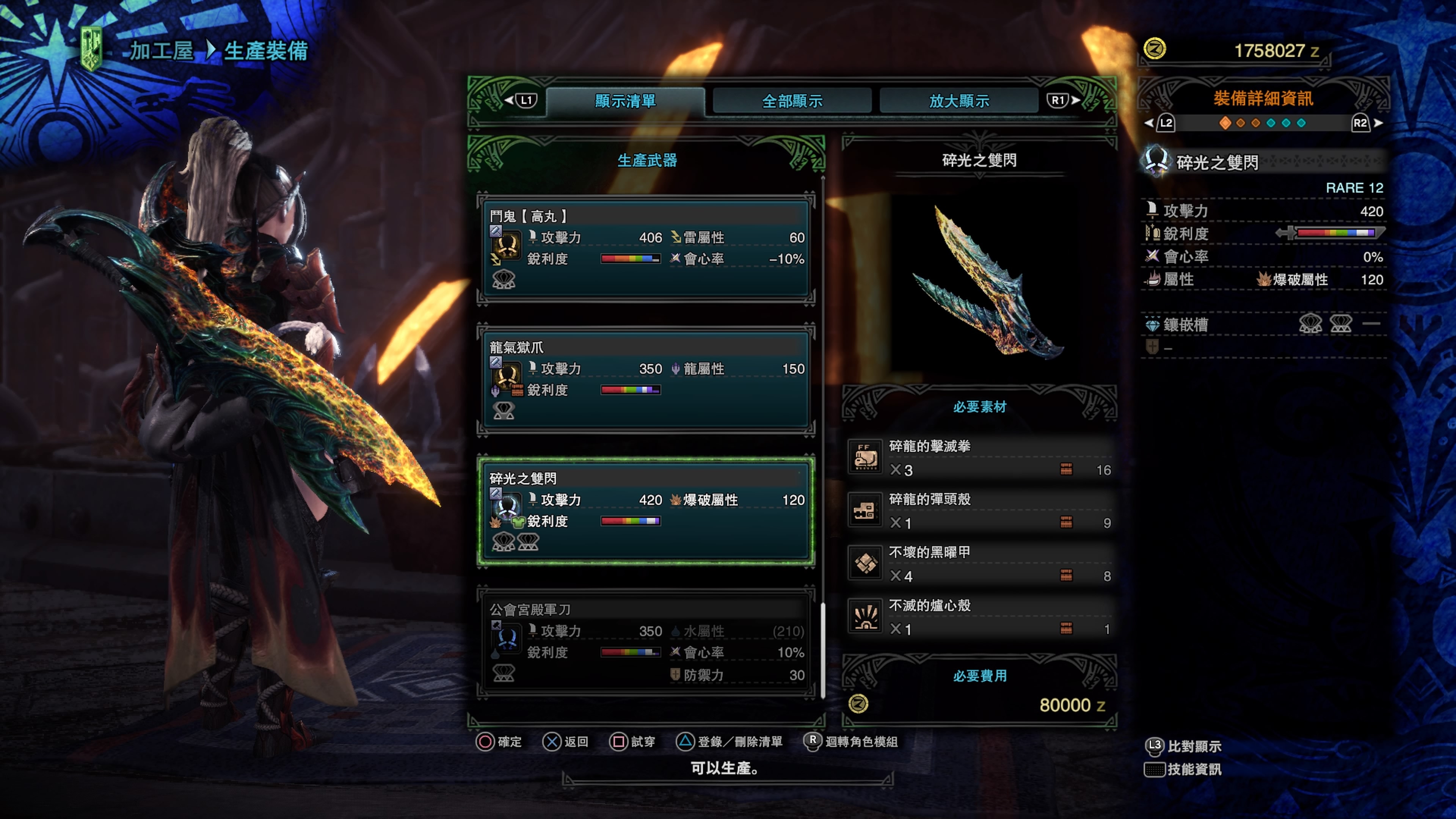Switch to the 放大顯示 tab
This screenshot has width=1456, height=819.
click(x=959, y=100)
